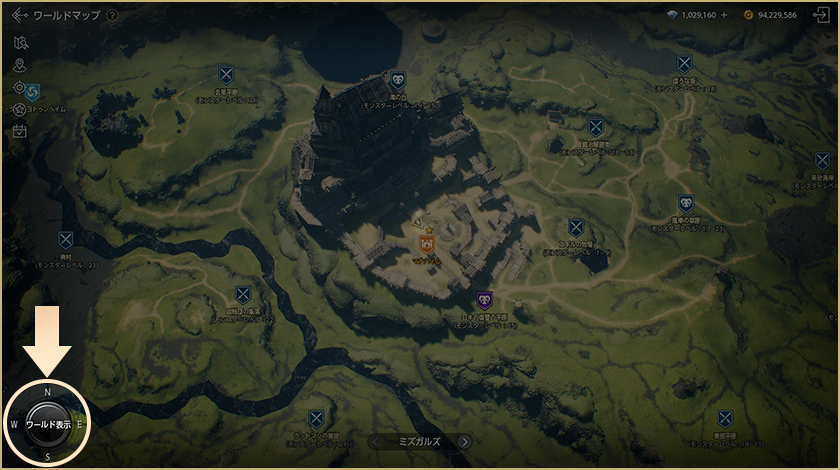Go to the next region after ミズガルズ

click(x=464, y=441)
